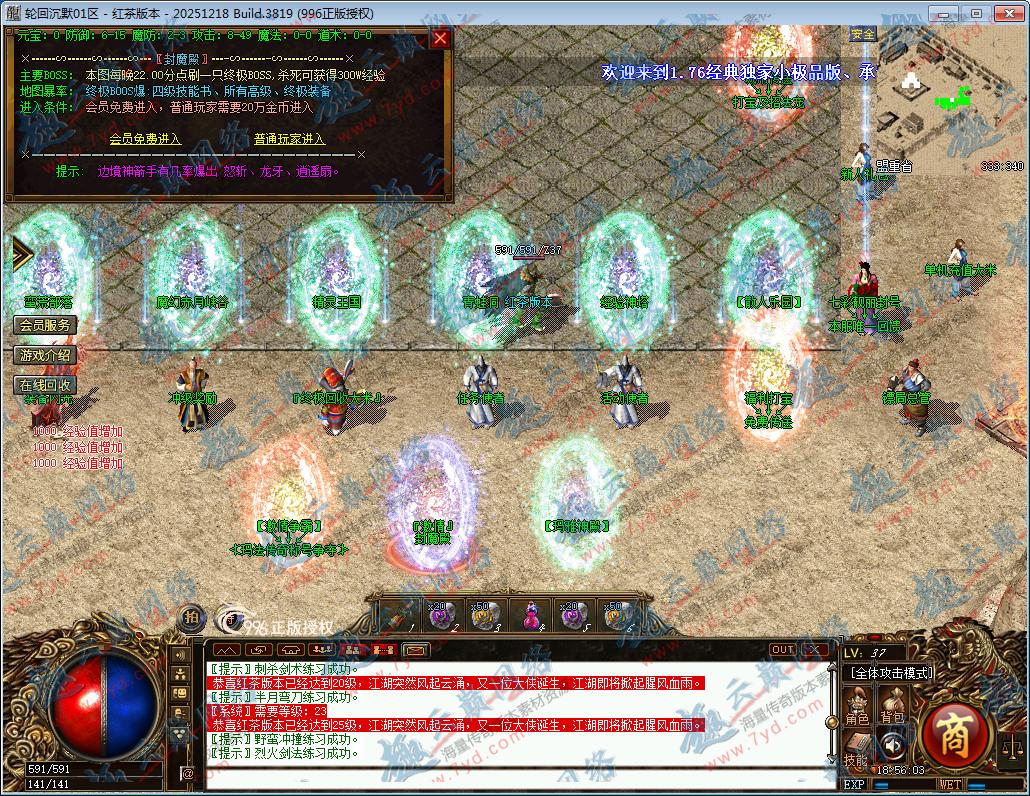Close the 封魔殿 info dialog
The height and width of the screenshot is (796, 1030).
tap(440, 39)
